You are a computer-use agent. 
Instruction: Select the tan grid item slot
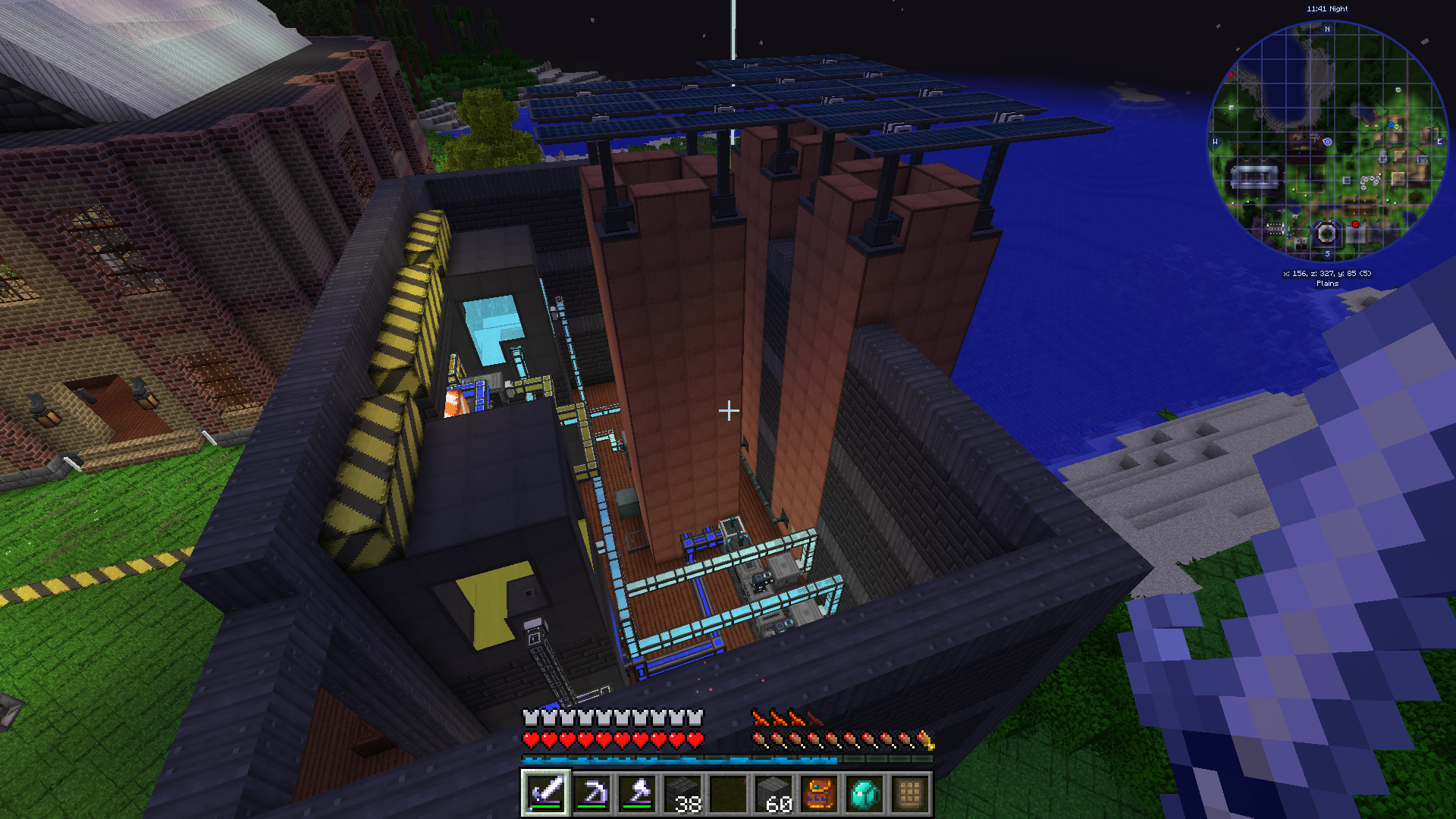[910, 794]
